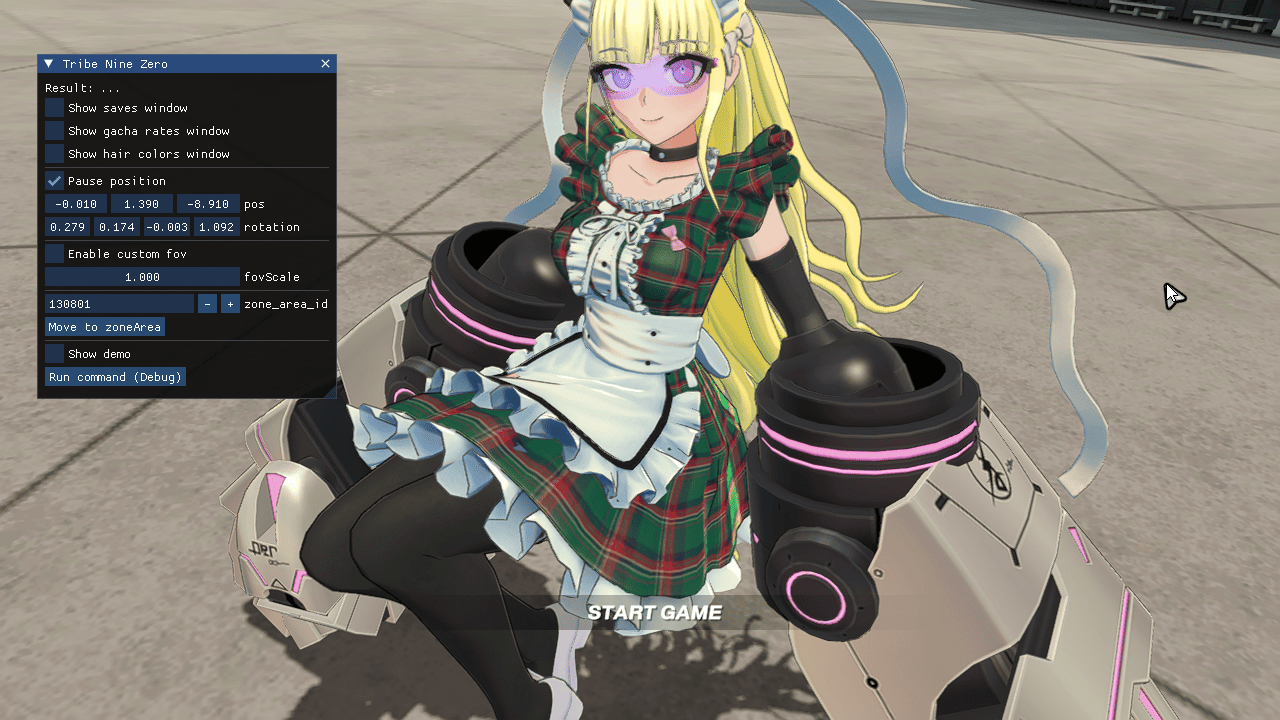Decrease zone_area_id with the minus button

click(207, 303)
